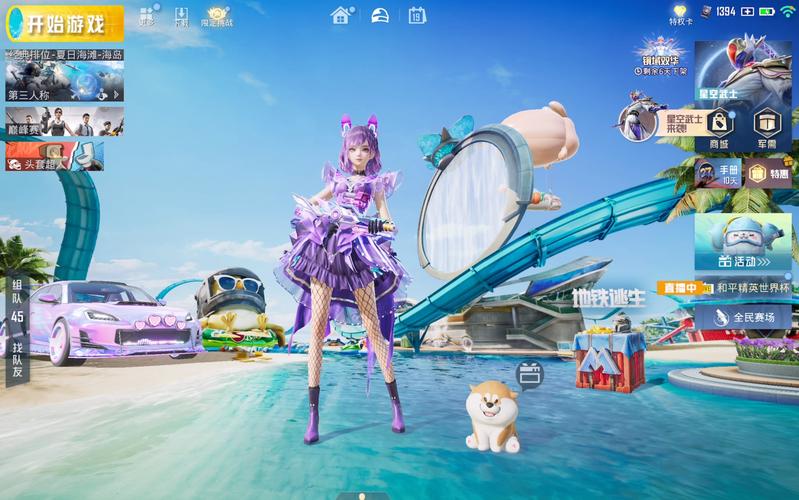The height and width of the screenshot is (500, 799).
Task: Open the 星空武士 promotion banner
Action: pos(743,70)
